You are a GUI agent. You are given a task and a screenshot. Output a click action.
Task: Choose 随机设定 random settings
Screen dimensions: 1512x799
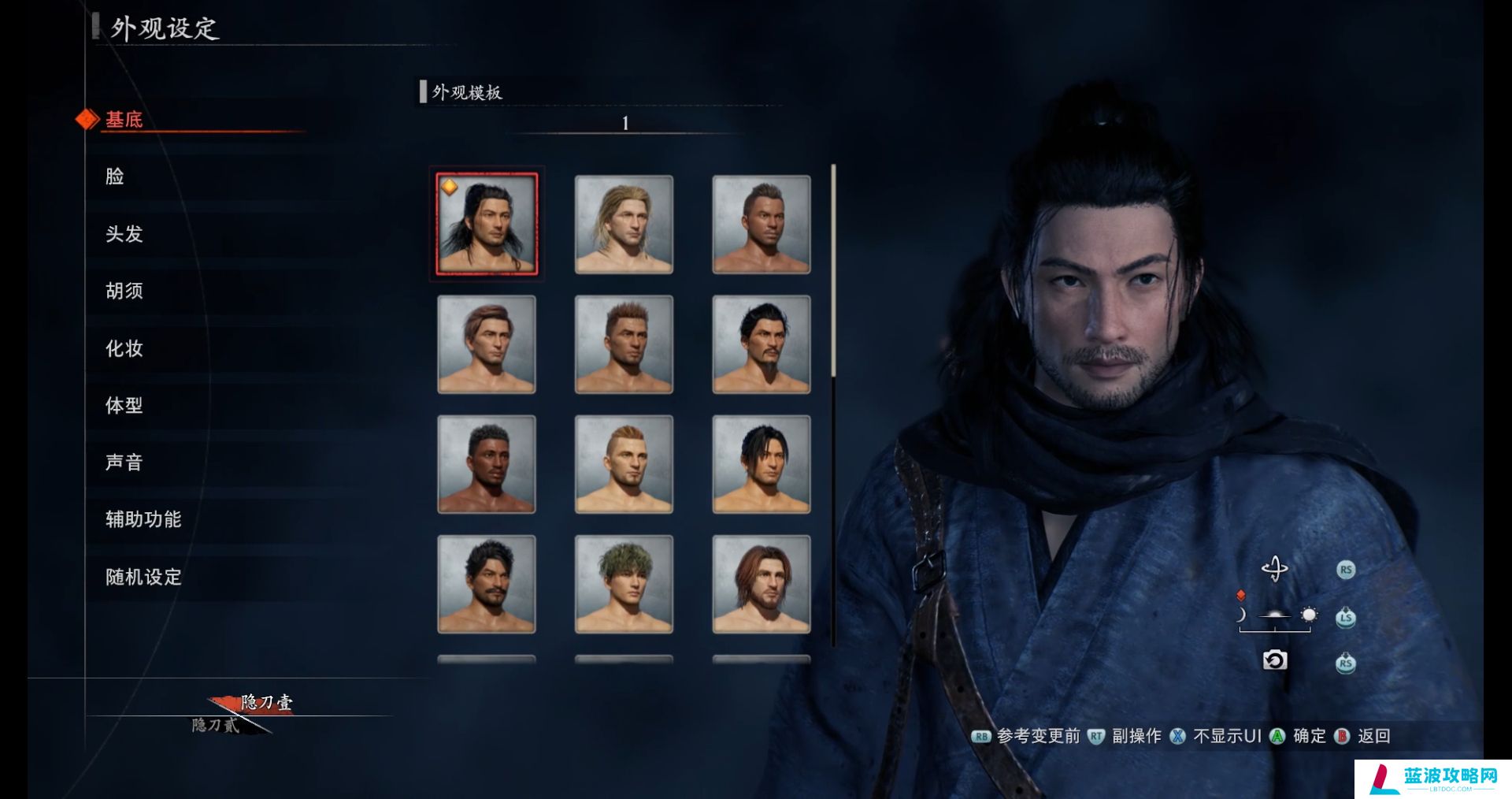[143, 577]
